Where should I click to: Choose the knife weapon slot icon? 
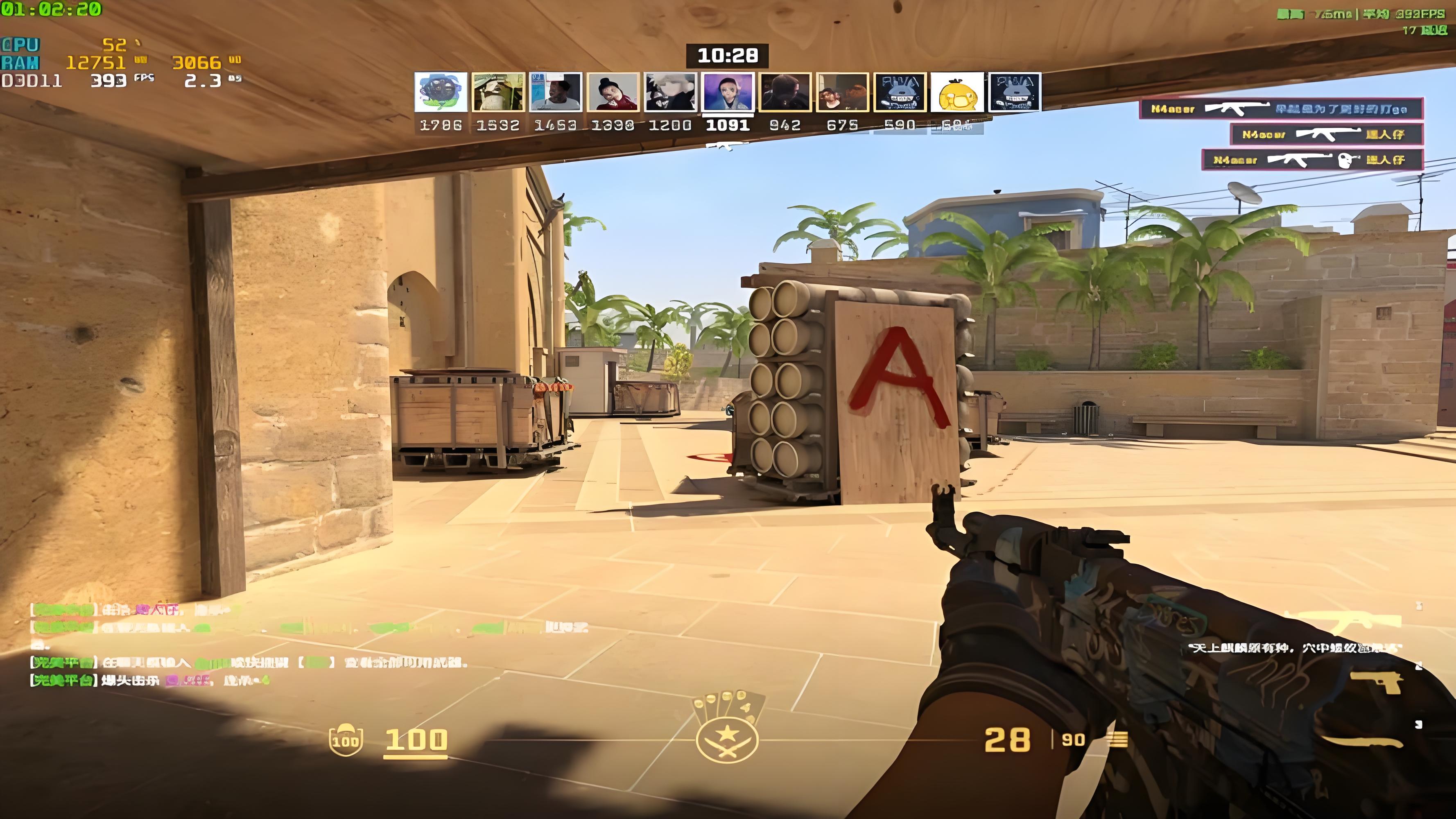1362,741
